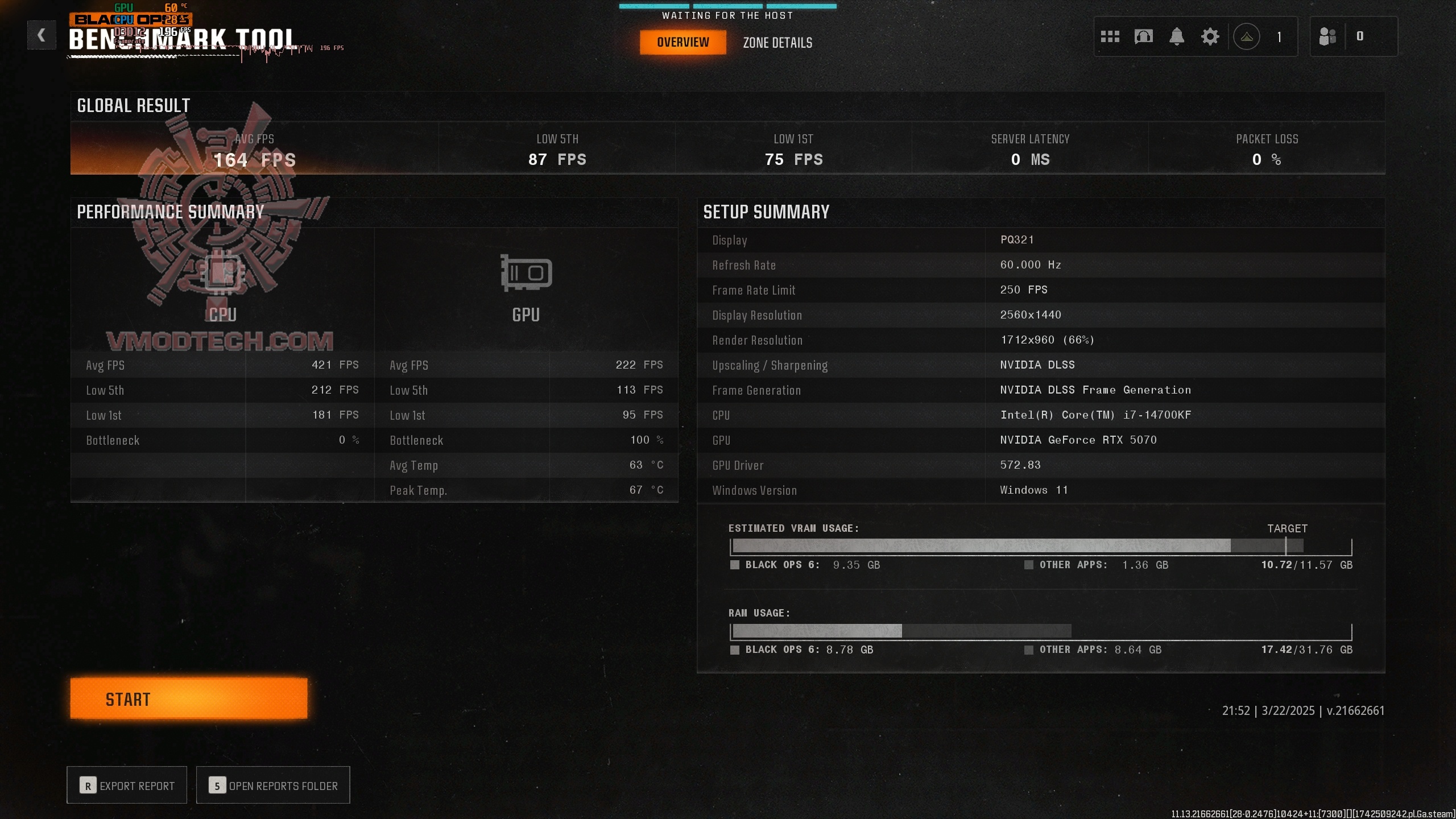Viewport: 1456px width, 819px height.
Task: Click the Black Ops 6 VRAM legend square
Action: click(x=734, y=565)
